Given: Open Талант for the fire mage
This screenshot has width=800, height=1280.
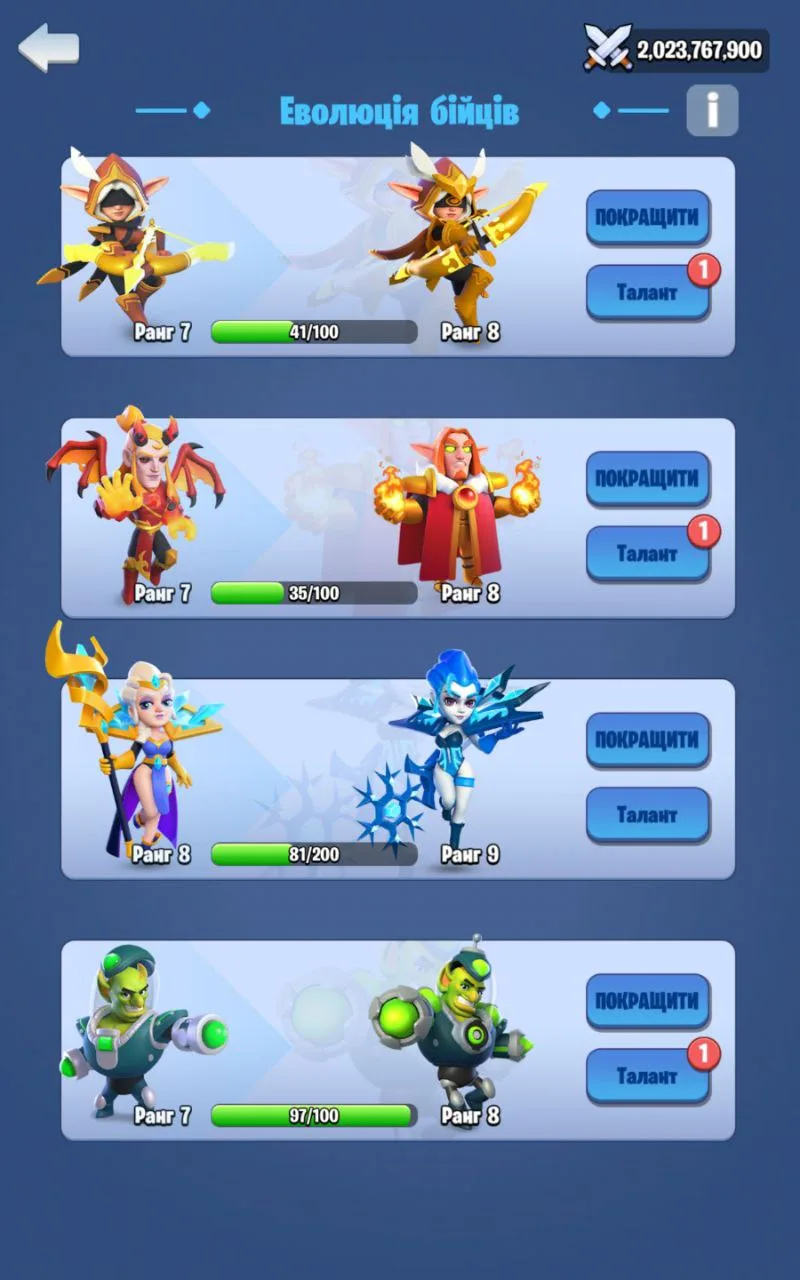Looking at the screenshot, I should pos(647,553).
